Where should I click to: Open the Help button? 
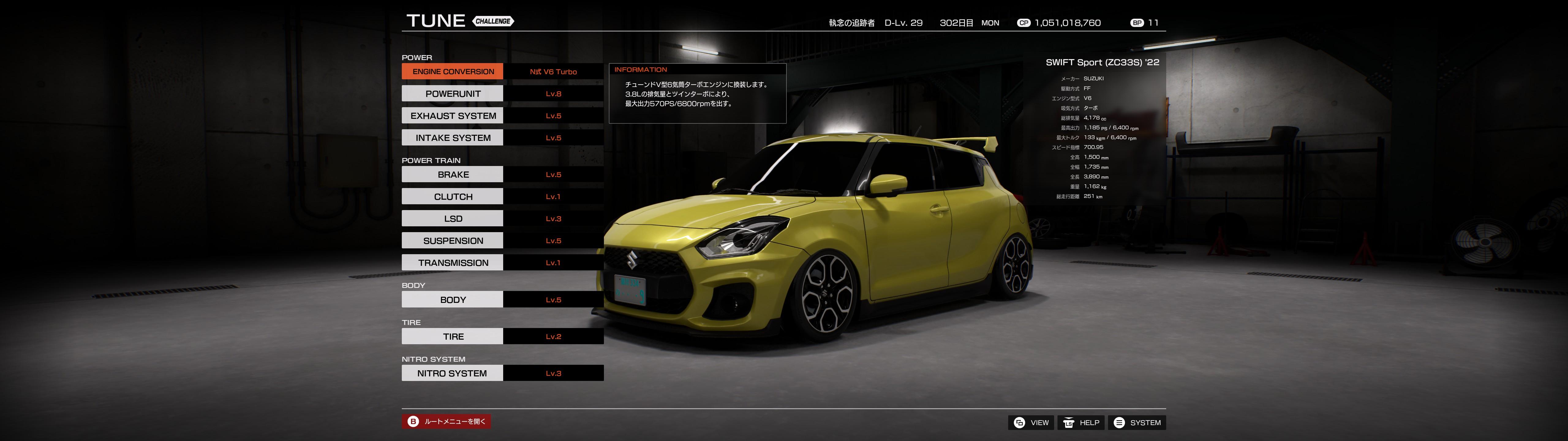pyautogui.click(x=1081, y=423)
